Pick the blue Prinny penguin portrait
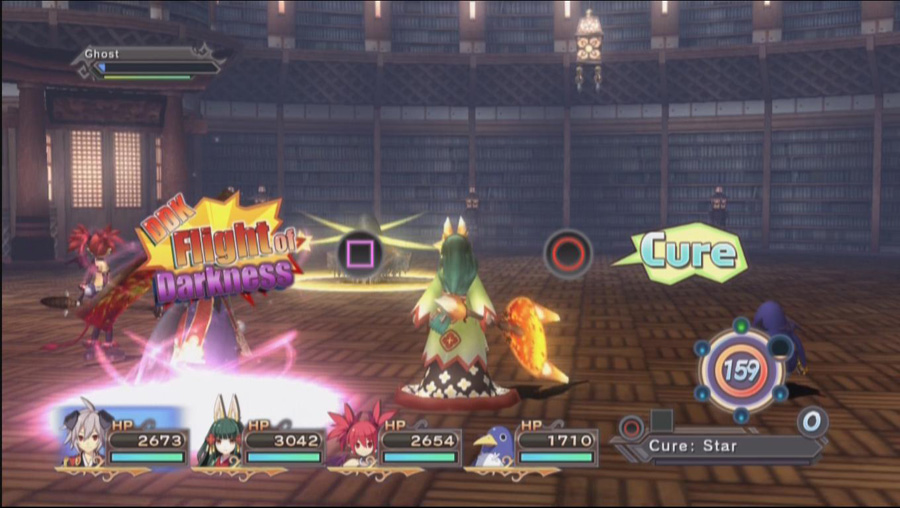This screenshot has height=508, width=900. (x=493, y=443)
